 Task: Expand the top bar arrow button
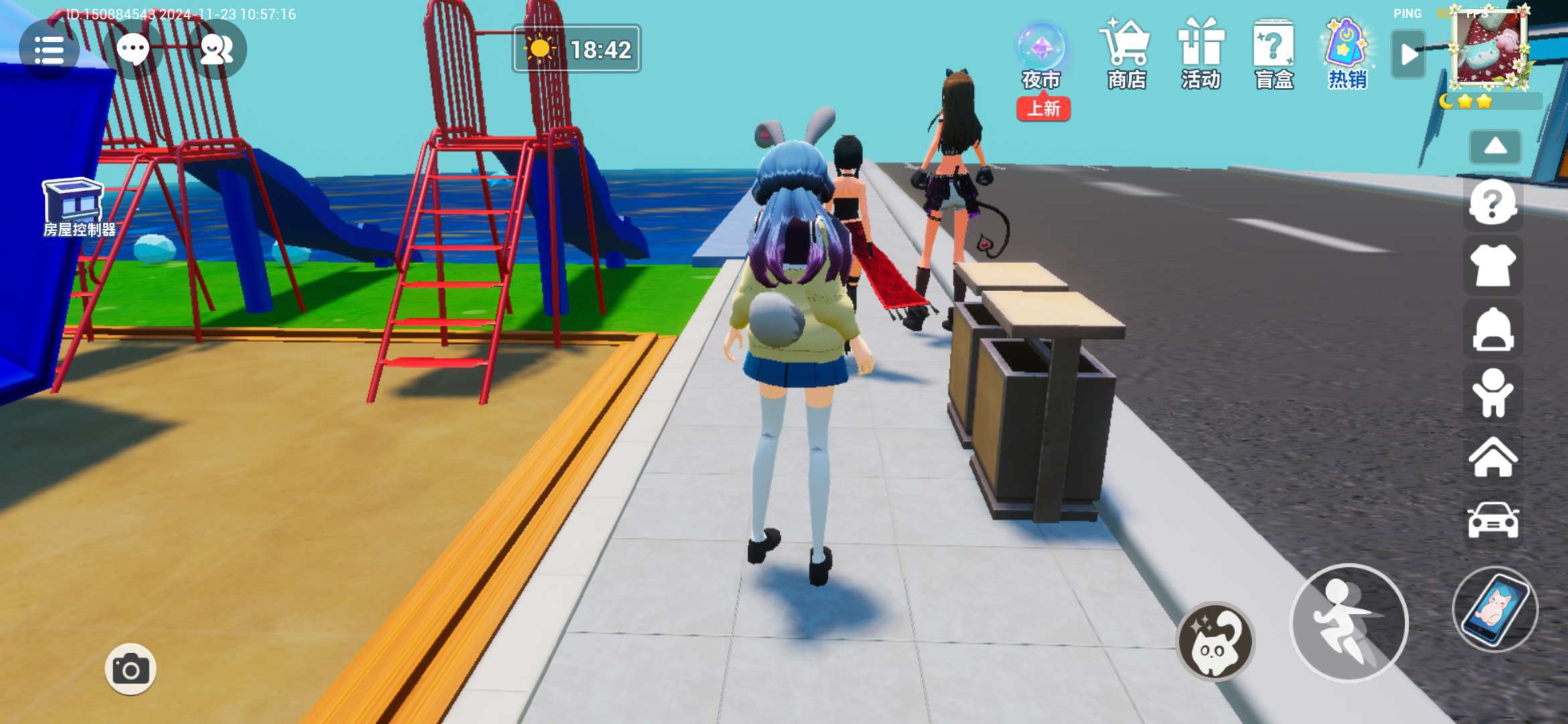tap(1408, 54)
